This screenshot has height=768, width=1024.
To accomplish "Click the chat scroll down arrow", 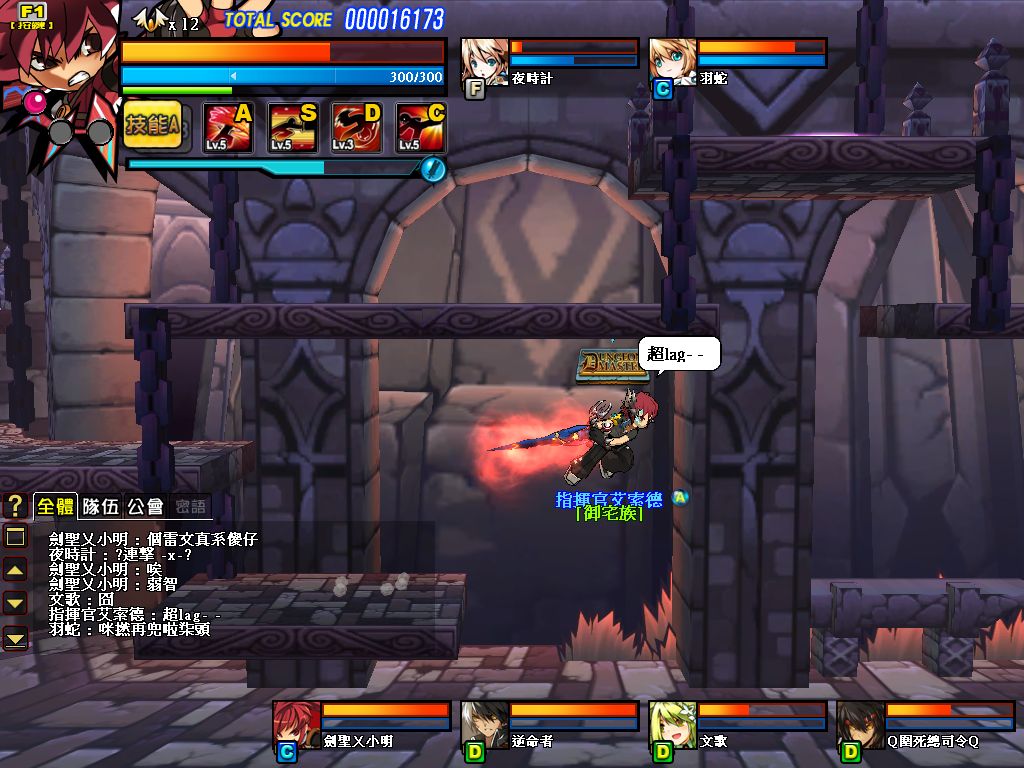I will pos(15,603).
